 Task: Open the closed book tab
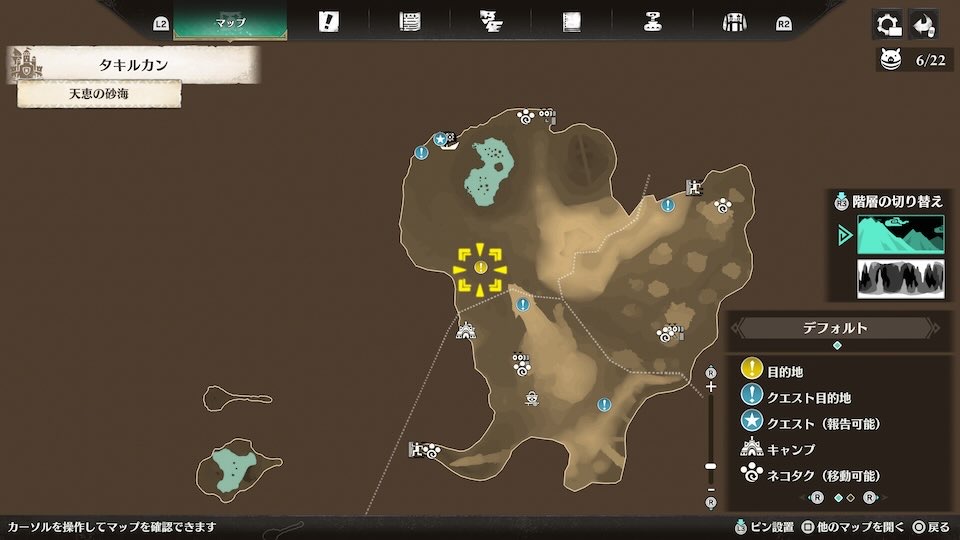click(x=571, y=22)
